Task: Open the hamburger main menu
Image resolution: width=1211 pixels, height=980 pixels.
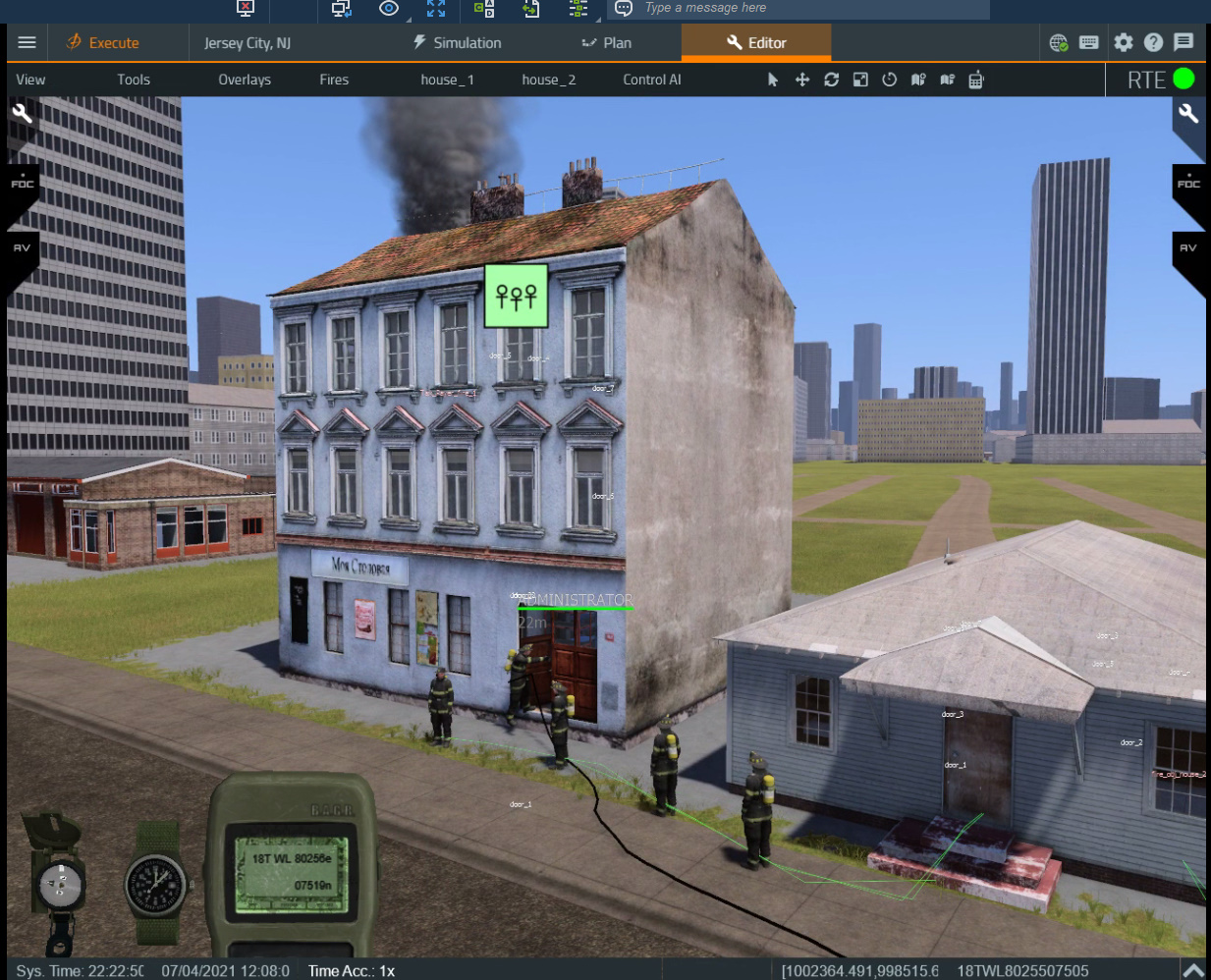Action: click(27, 42)
